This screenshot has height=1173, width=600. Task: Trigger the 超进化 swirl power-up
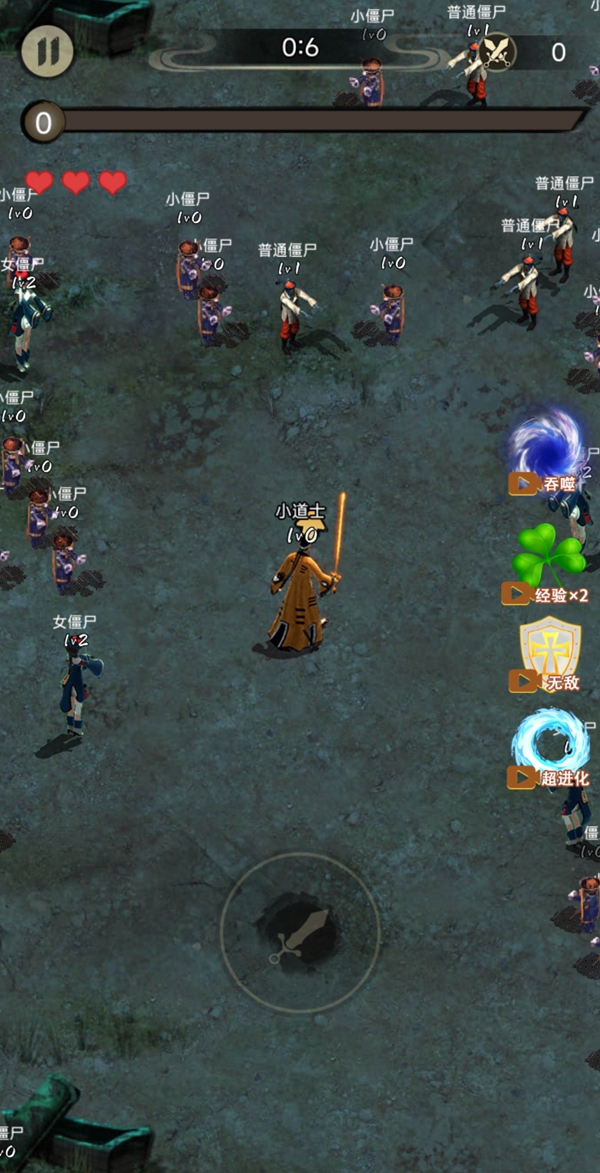click(x=550, y=748)
